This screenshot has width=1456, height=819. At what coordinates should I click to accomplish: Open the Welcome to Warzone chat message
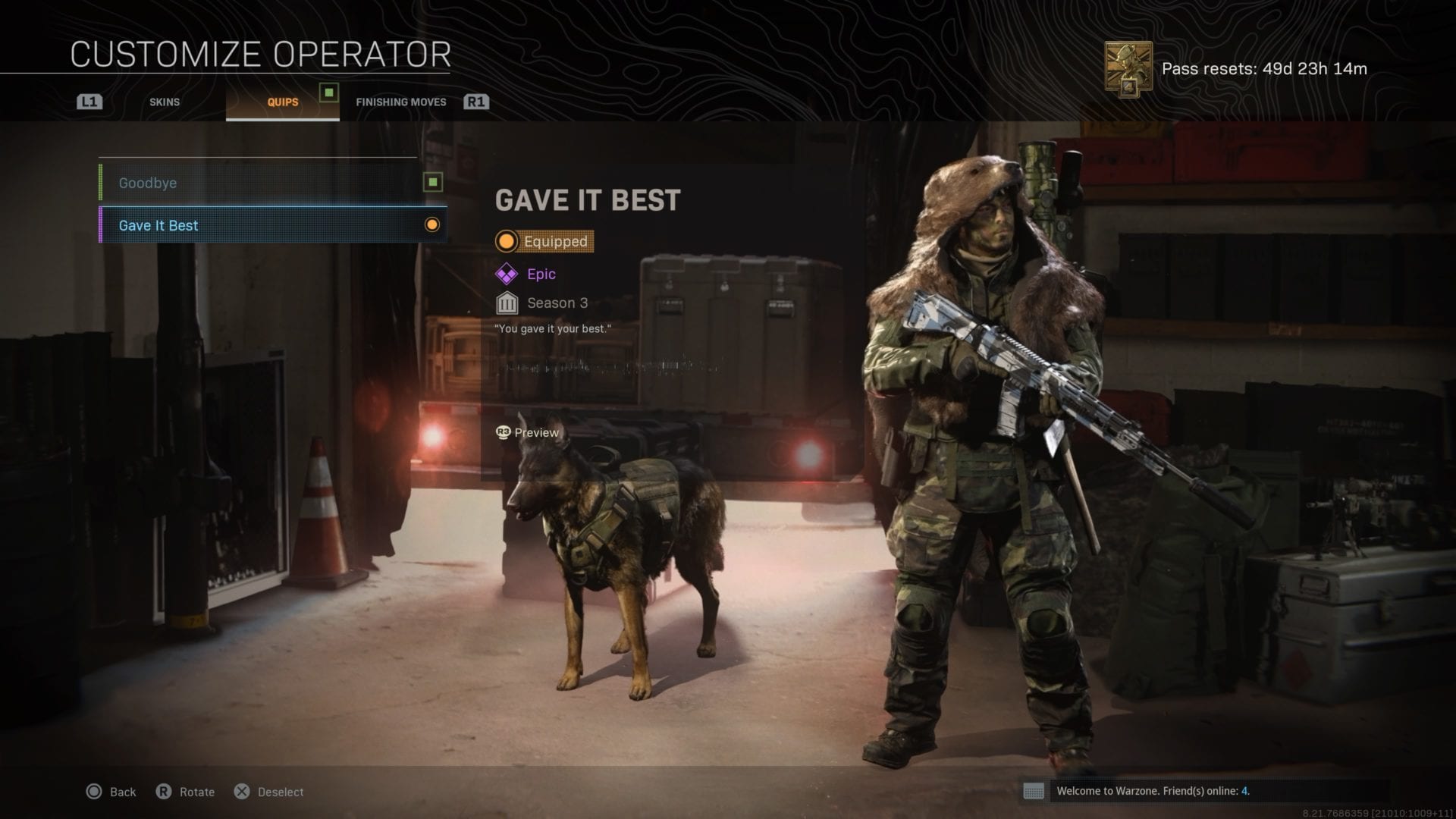pyautogui.click(x=1152, y=791)
